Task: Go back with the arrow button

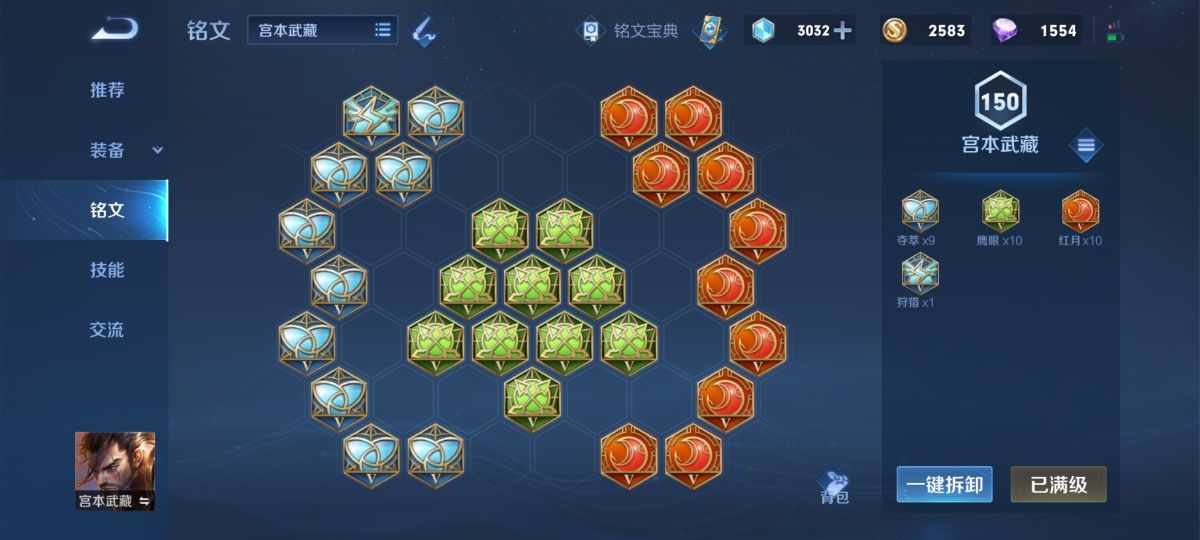Action: click(114, 30)
